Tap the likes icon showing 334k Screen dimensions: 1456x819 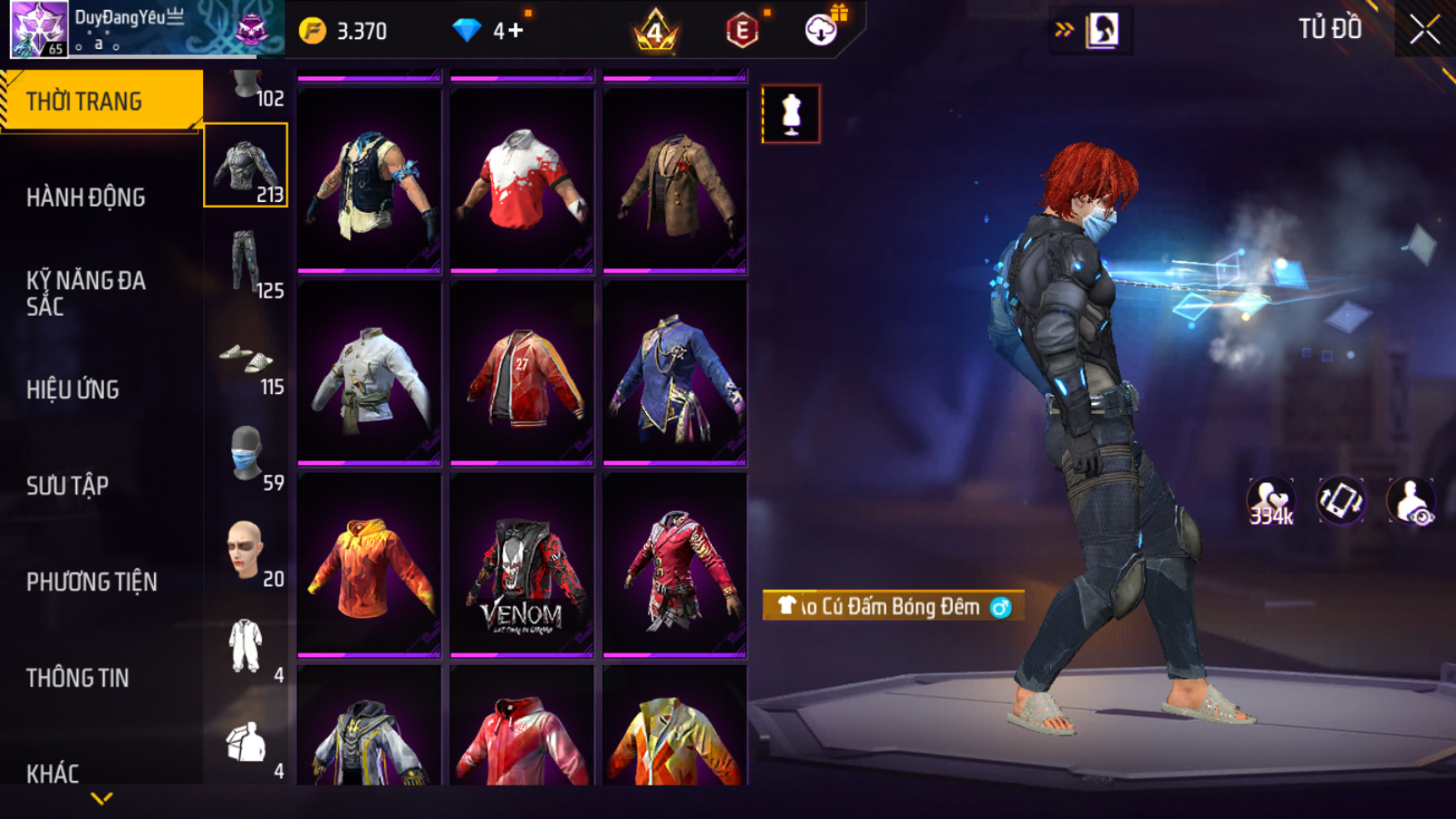(x=1271, y=501)
